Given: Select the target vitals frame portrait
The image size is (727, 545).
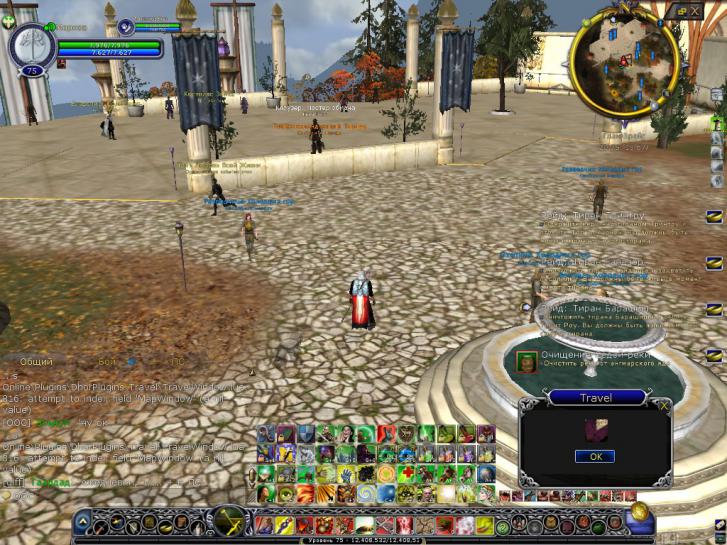Looking at the screenshot, I should click(127, 27).
